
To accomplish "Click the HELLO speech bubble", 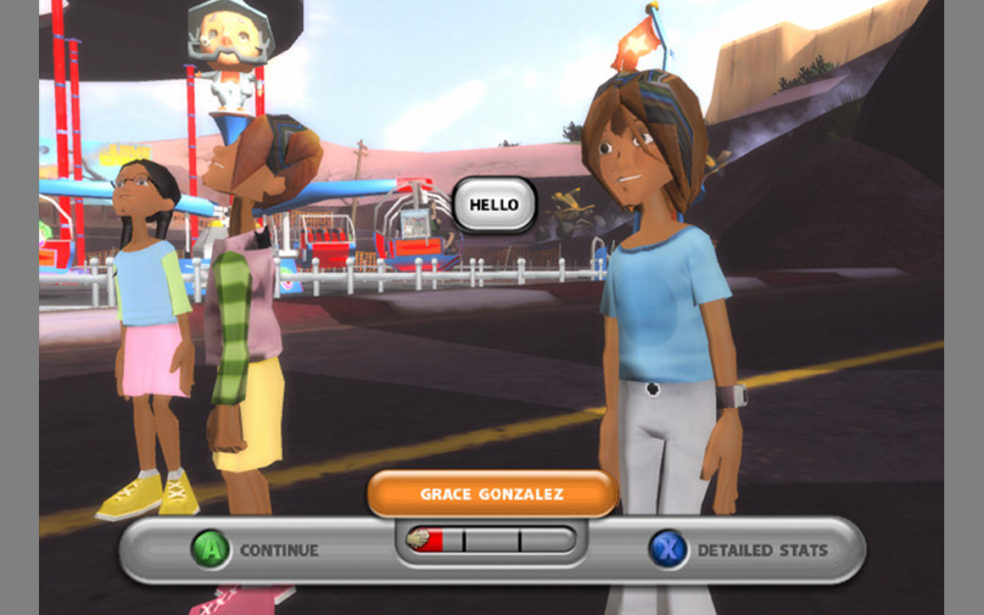I will click(x=494, y=205).
